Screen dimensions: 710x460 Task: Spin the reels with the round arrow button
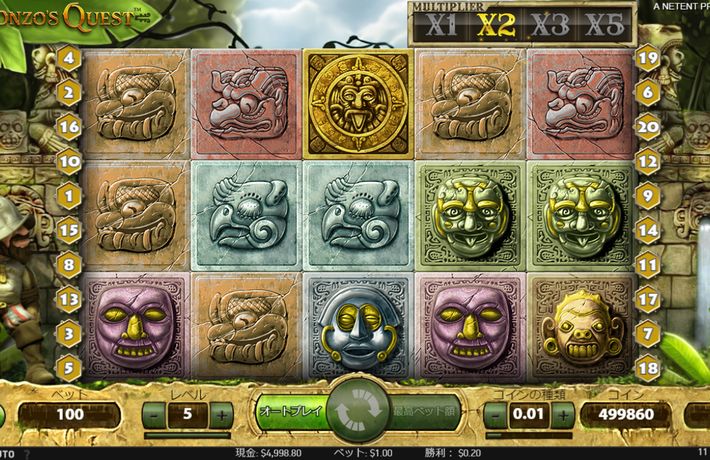[x=354, y=412]
